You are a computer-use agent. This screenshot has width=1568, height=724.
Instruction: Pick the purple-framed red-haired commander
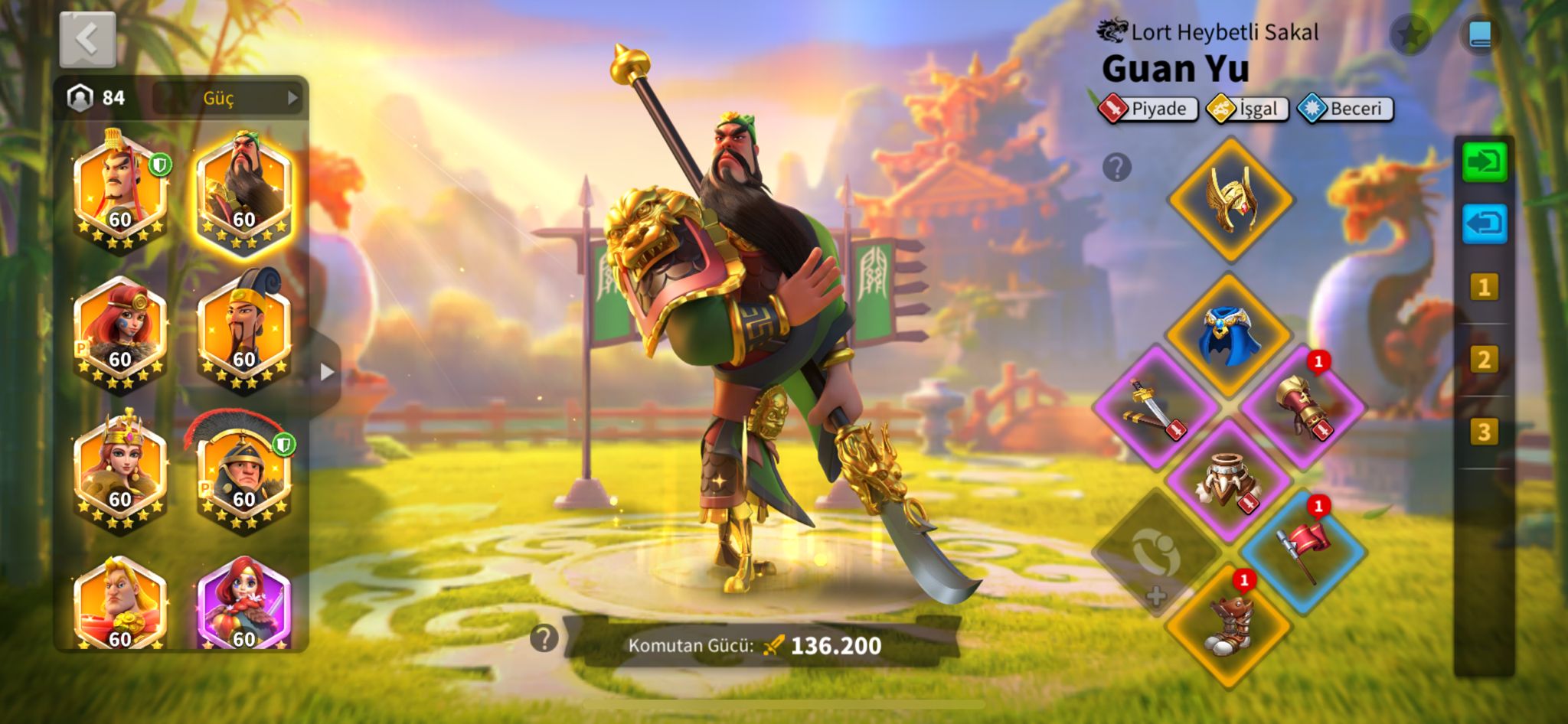pos(243,606)
